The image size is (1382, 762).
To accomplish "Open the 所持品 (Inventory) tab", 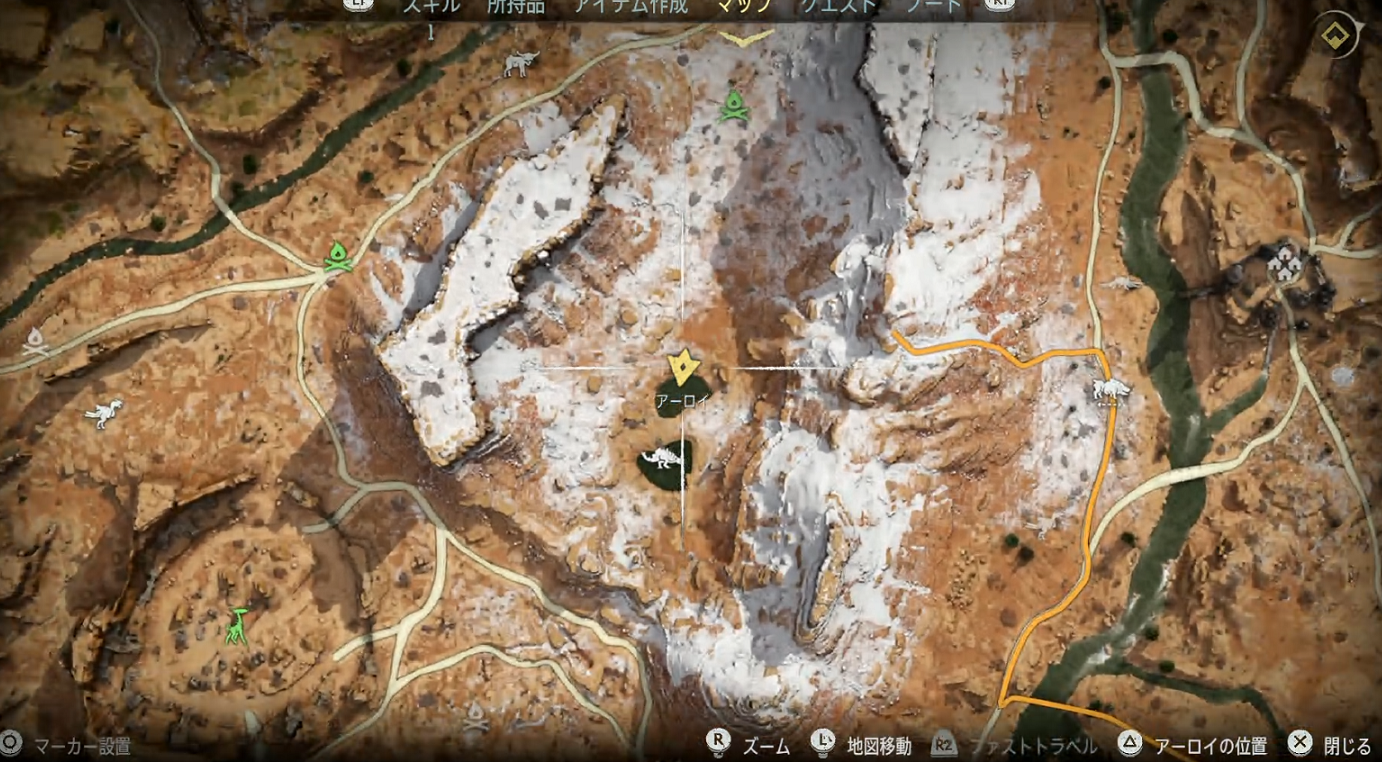I will pos(516,6).
